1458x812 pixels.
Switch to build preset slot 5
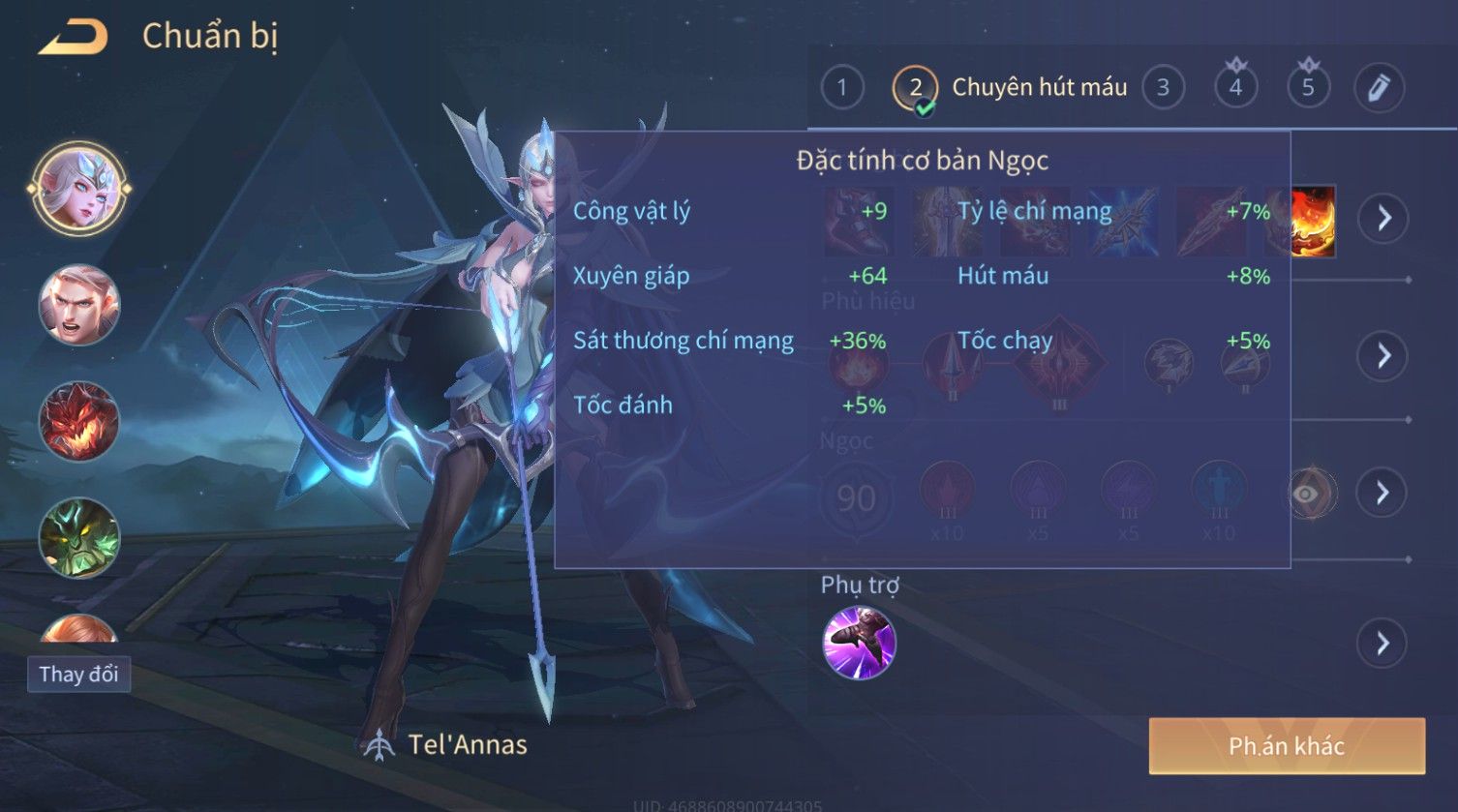tap(1308, 88)
